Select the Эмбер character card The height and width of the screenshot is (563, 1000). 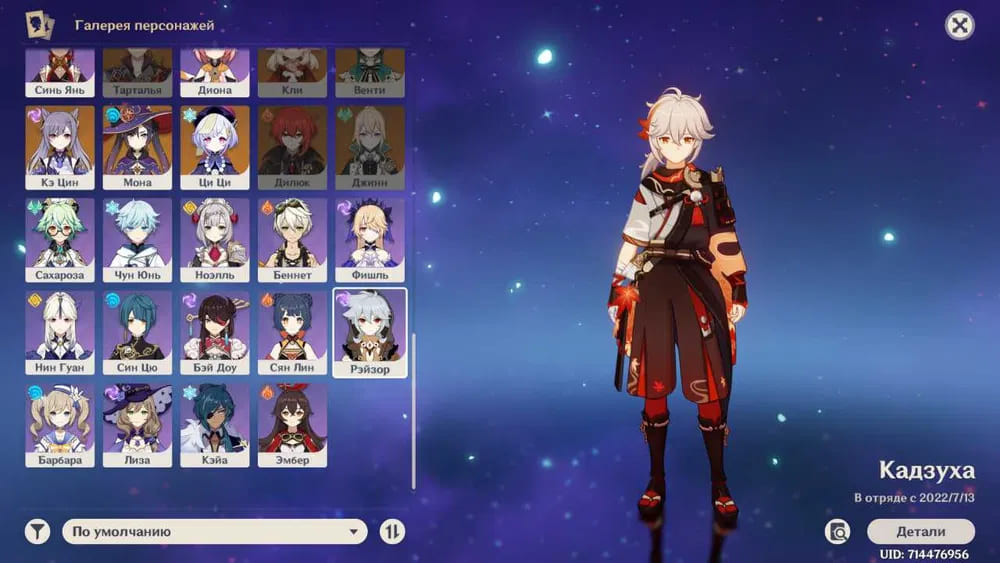coord(292,425)
